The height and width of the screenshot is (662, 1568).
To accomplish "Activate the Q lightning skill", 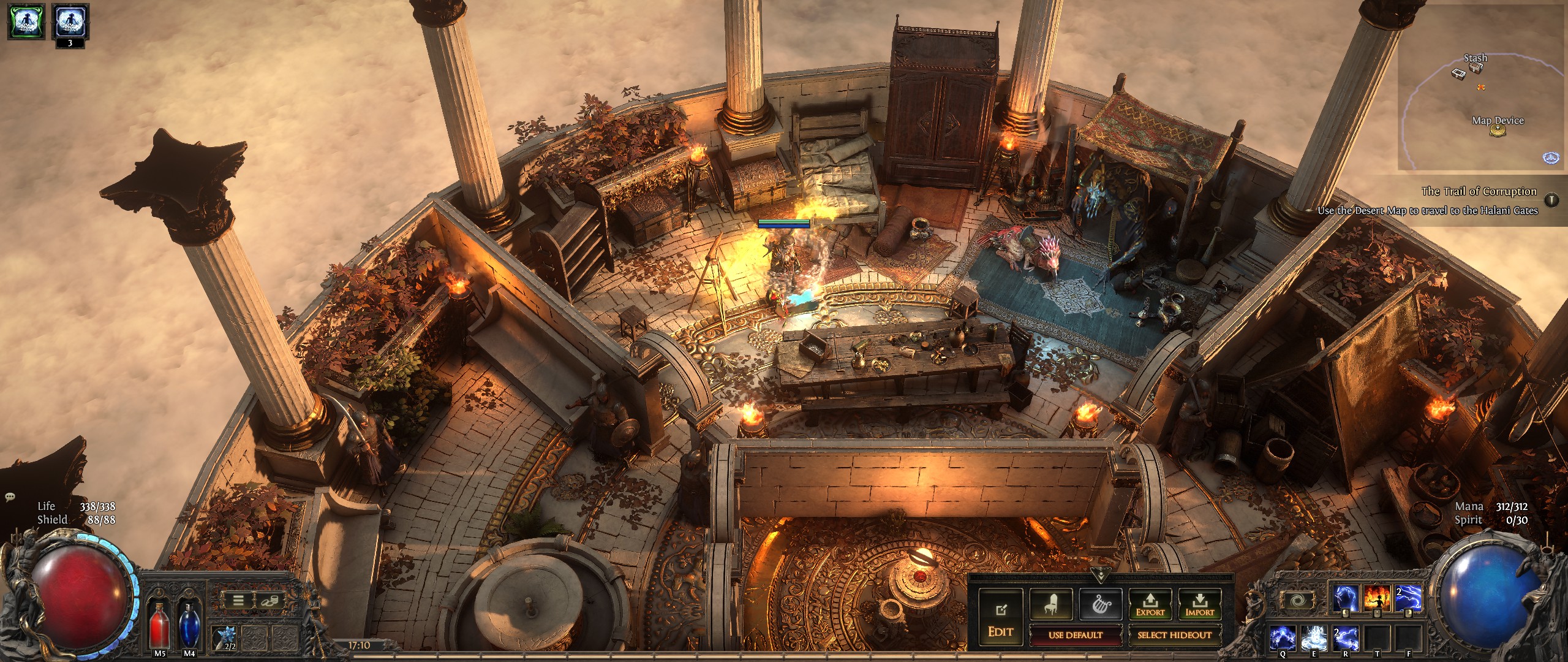I will [1283, 637].
